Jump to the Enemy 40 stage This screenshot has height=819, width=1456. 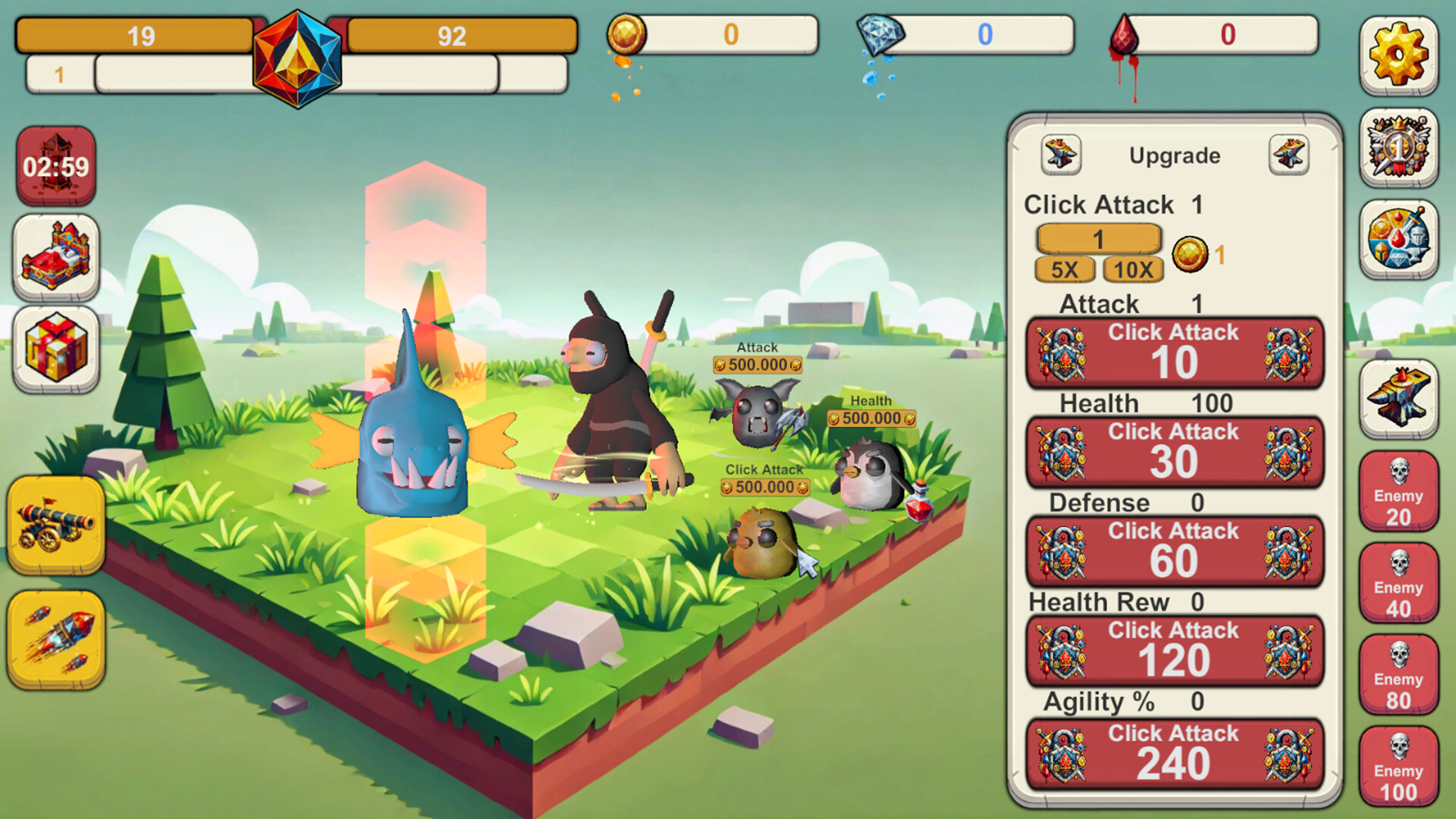coord(1398,584)
